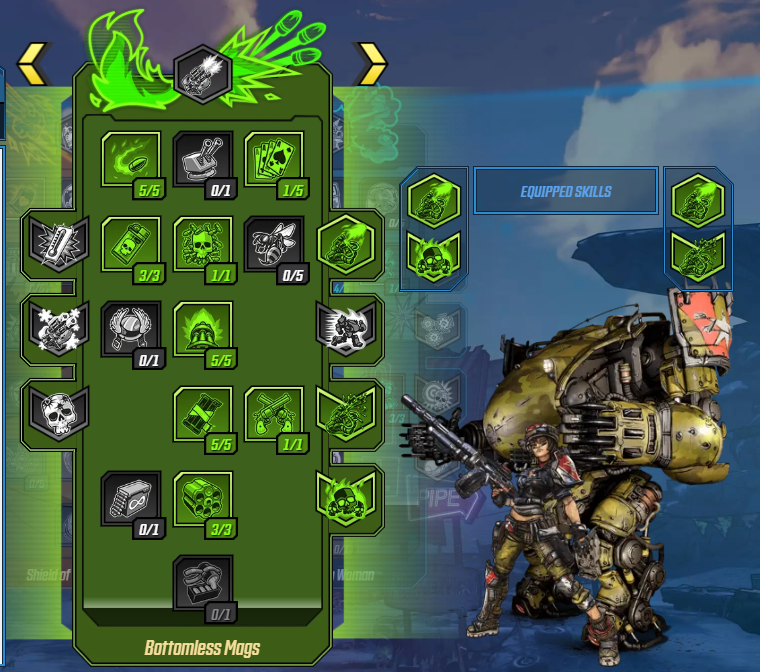Unlock the infinity magazine skill
Screen dimensions: 760x672
tap(131, 498)
